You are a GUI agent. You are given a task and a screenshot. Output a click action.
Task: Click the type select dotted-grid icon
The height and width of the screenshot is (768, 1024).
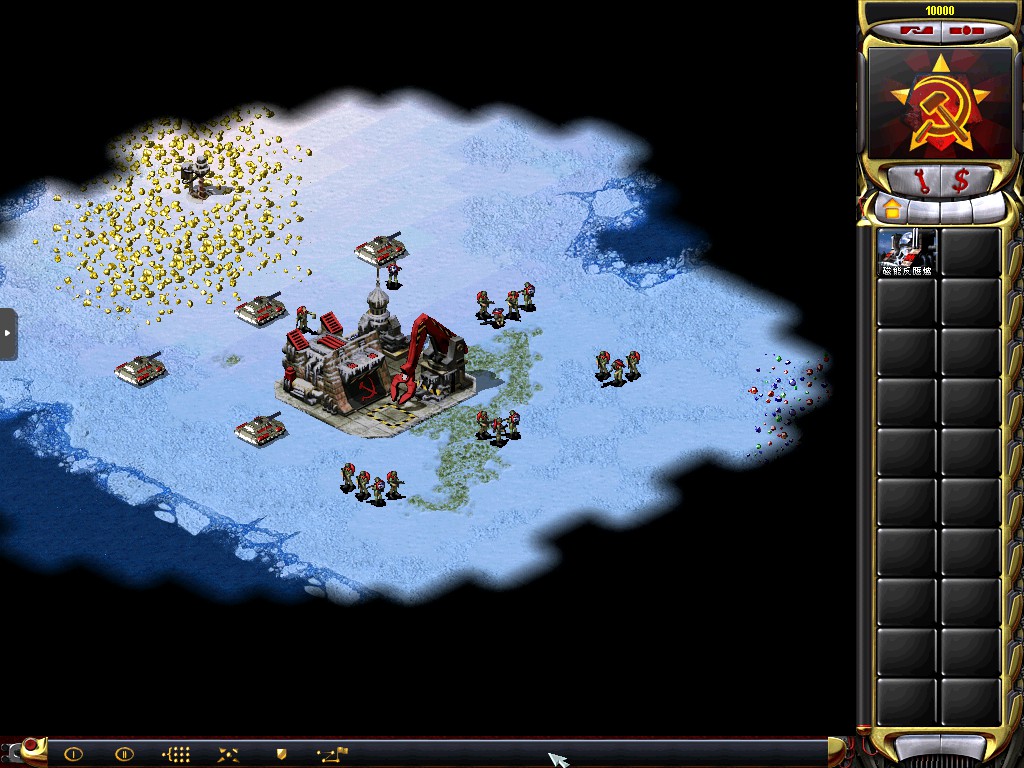(176, 754)
